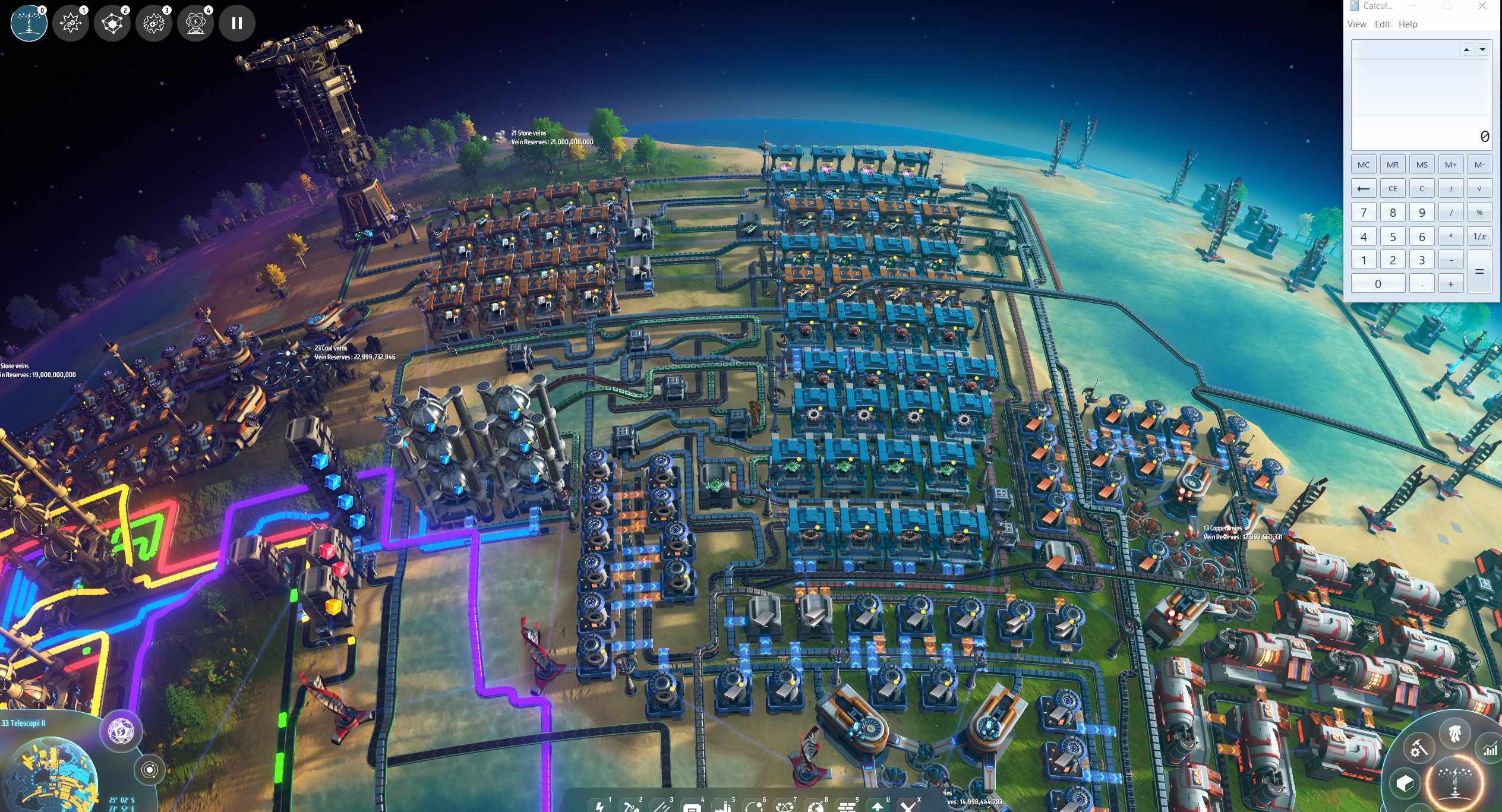Open the blueprint menu
Screen dimensions: 1502x812
point(1405,784)
